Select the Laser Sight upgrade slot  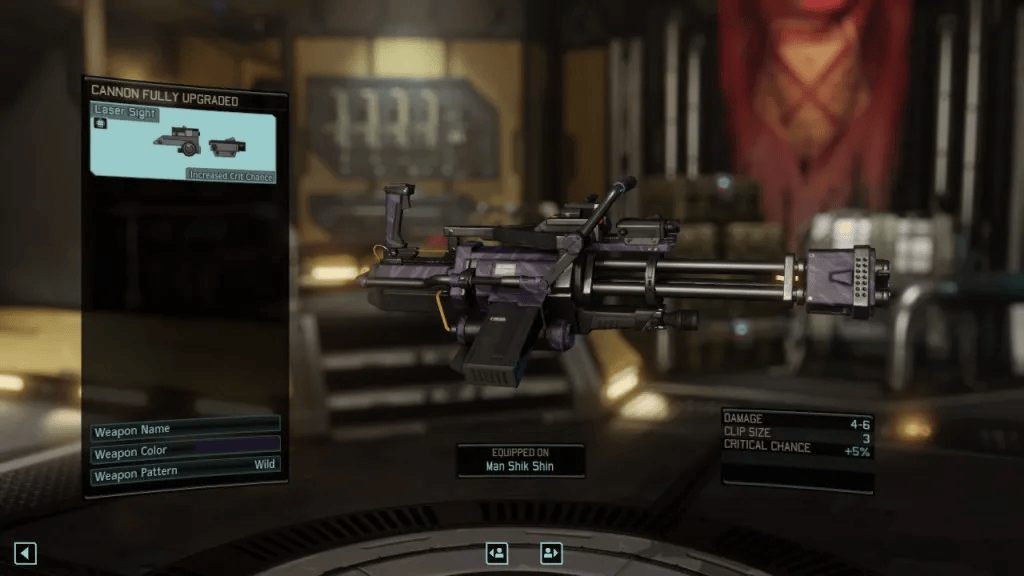[183, 143]
